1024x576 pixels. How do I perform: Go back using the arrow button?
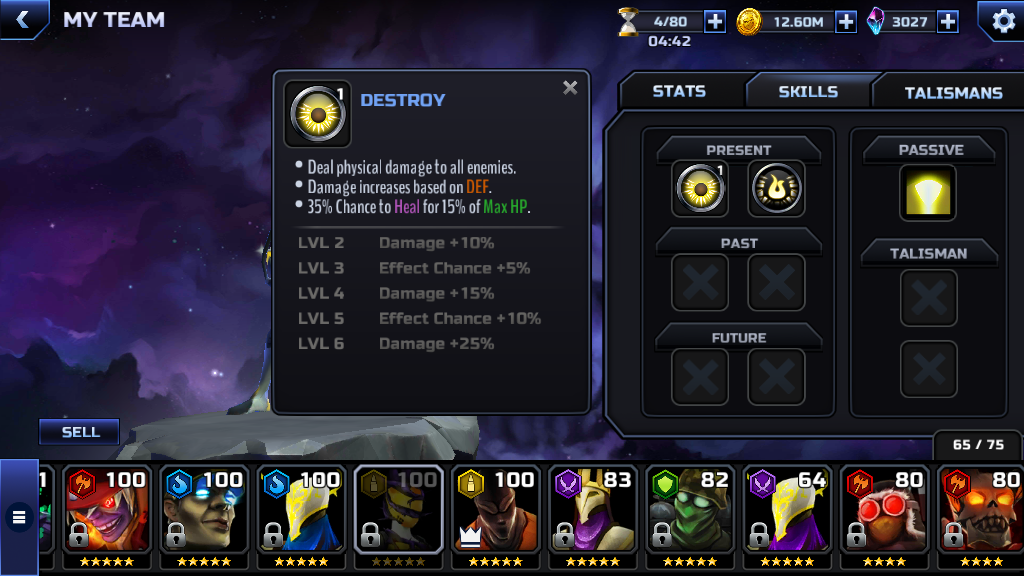coord(22,19)
